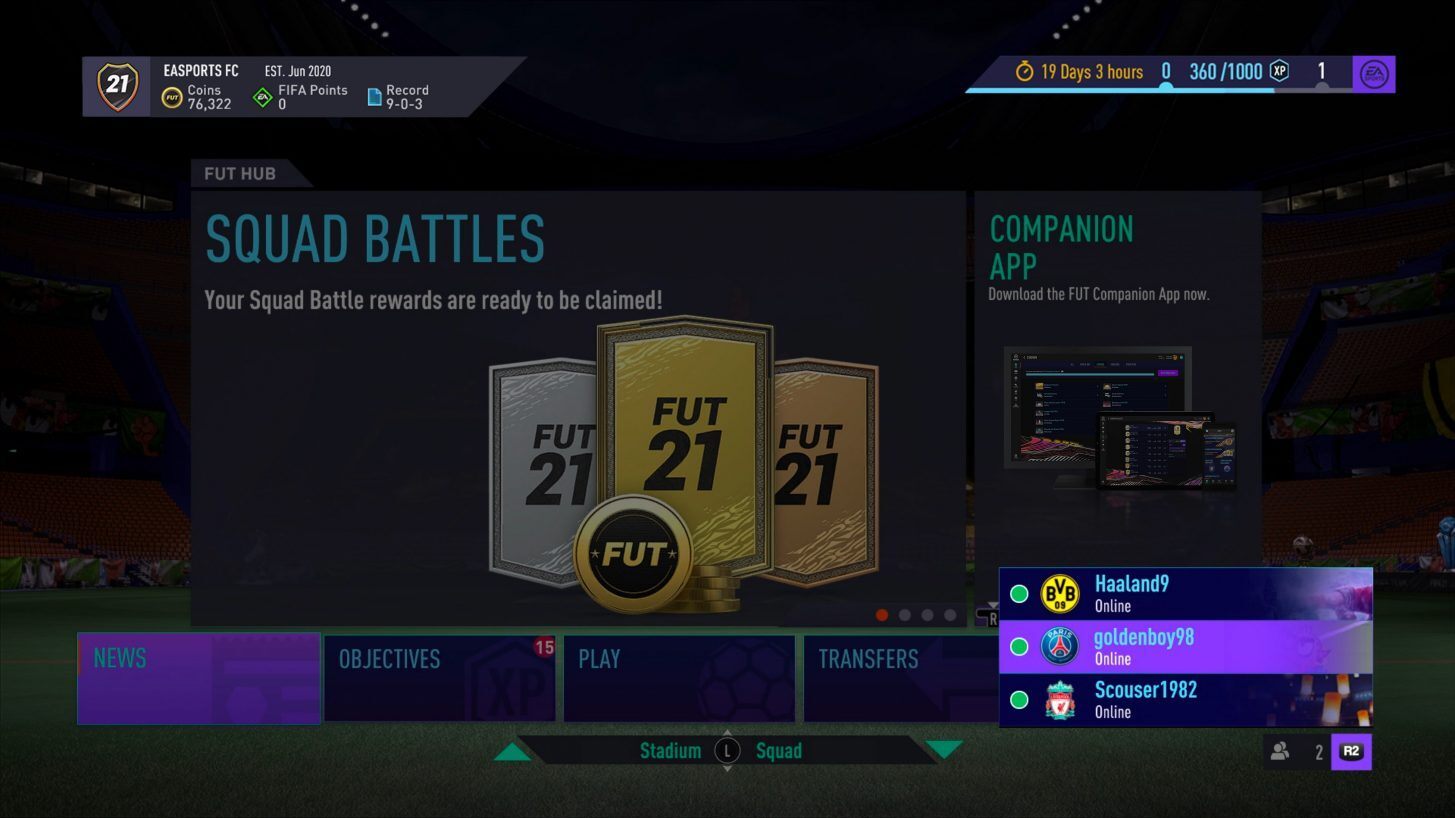Click the season timer stopwatch icon
Image resolution: width=1455 pixels, height=818 pixels.
pos(1025,72)
